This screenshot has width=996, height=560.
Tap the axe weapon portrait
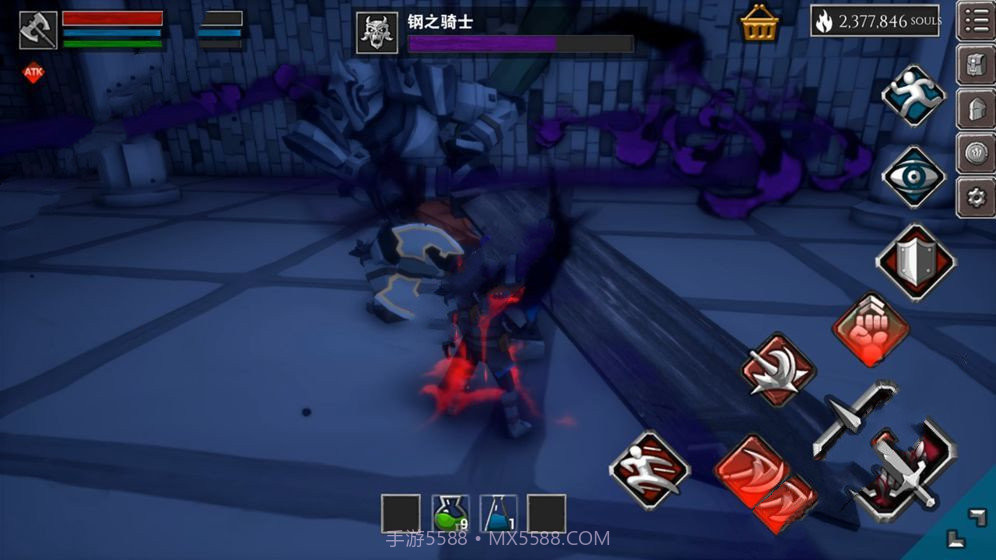[x=38, y=29]
